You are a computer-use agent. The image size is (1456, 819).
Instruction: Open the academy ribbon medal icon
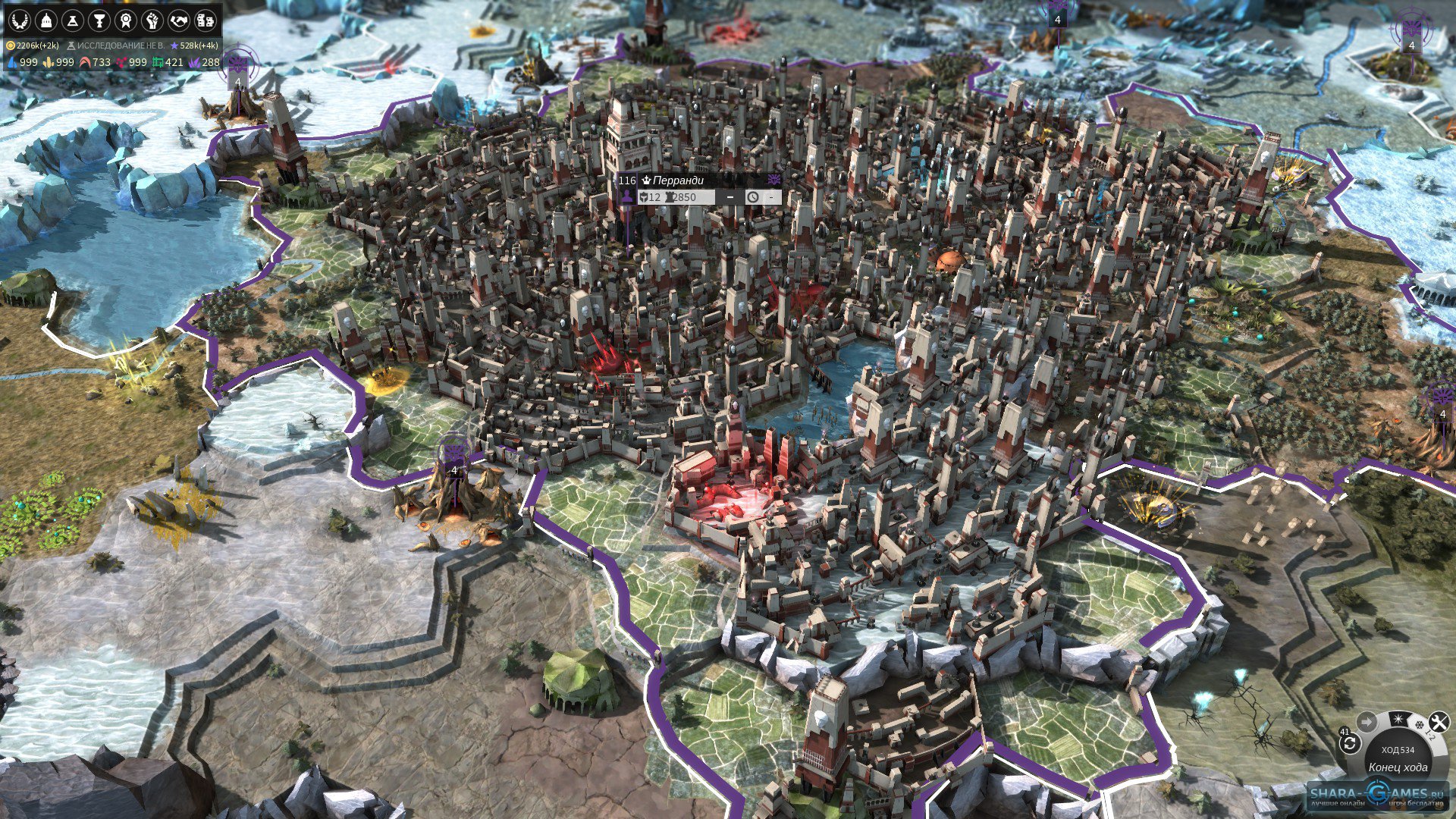coord(126,20)
